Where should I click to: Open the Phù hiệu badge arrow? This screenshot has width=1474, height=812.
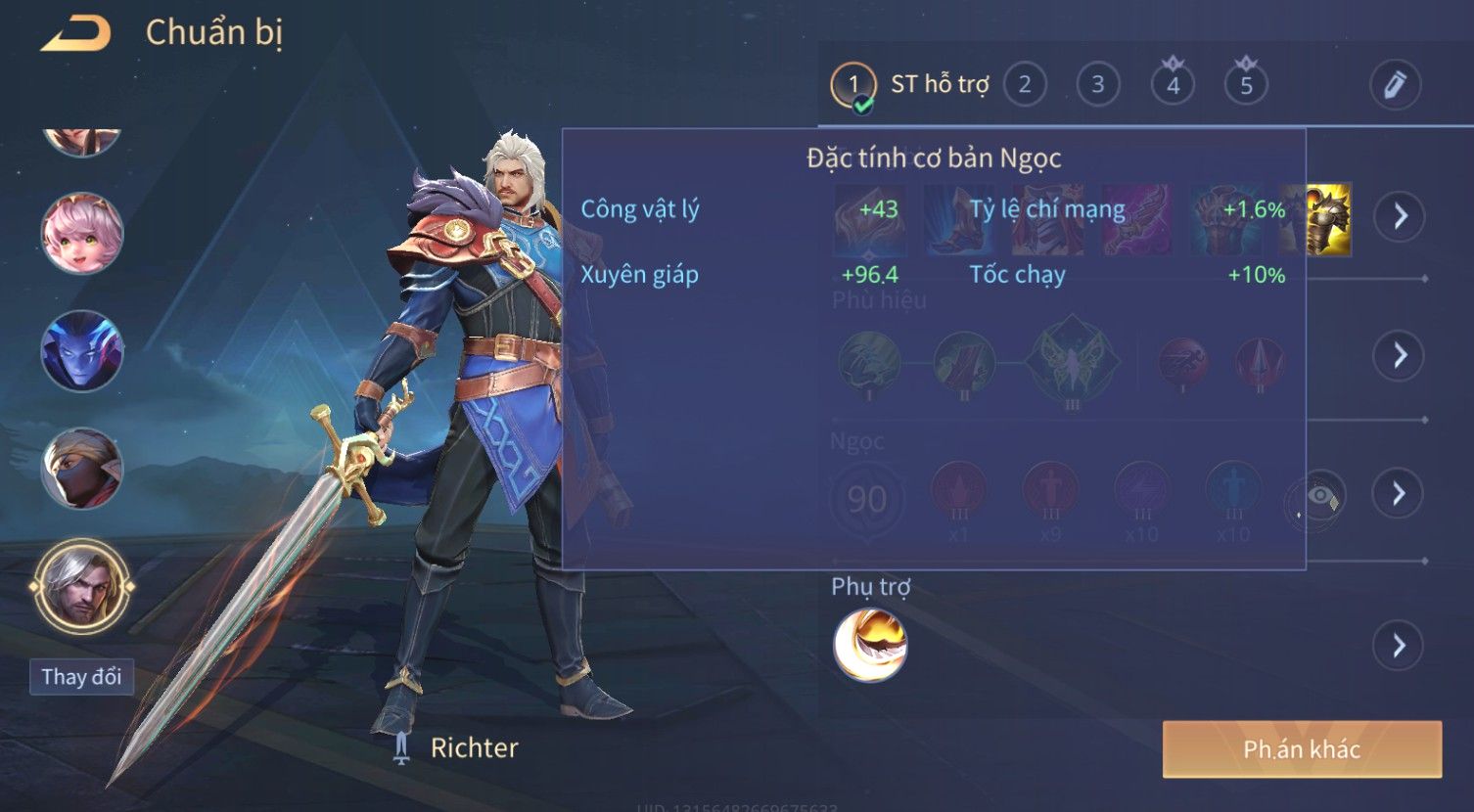tap(1400, 354)
